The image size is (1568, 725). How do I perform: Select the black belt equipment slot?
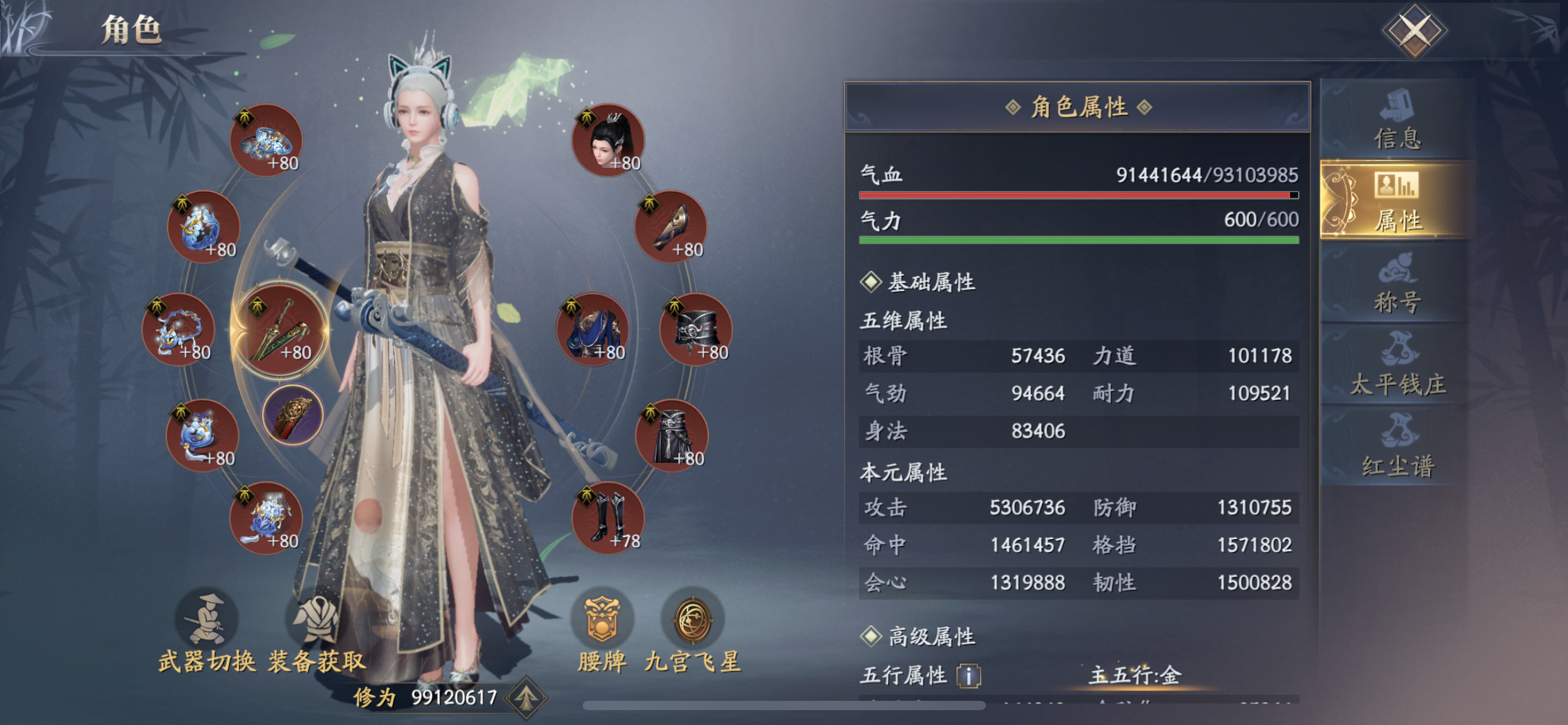pyautogui.click(x=696, y=328)
